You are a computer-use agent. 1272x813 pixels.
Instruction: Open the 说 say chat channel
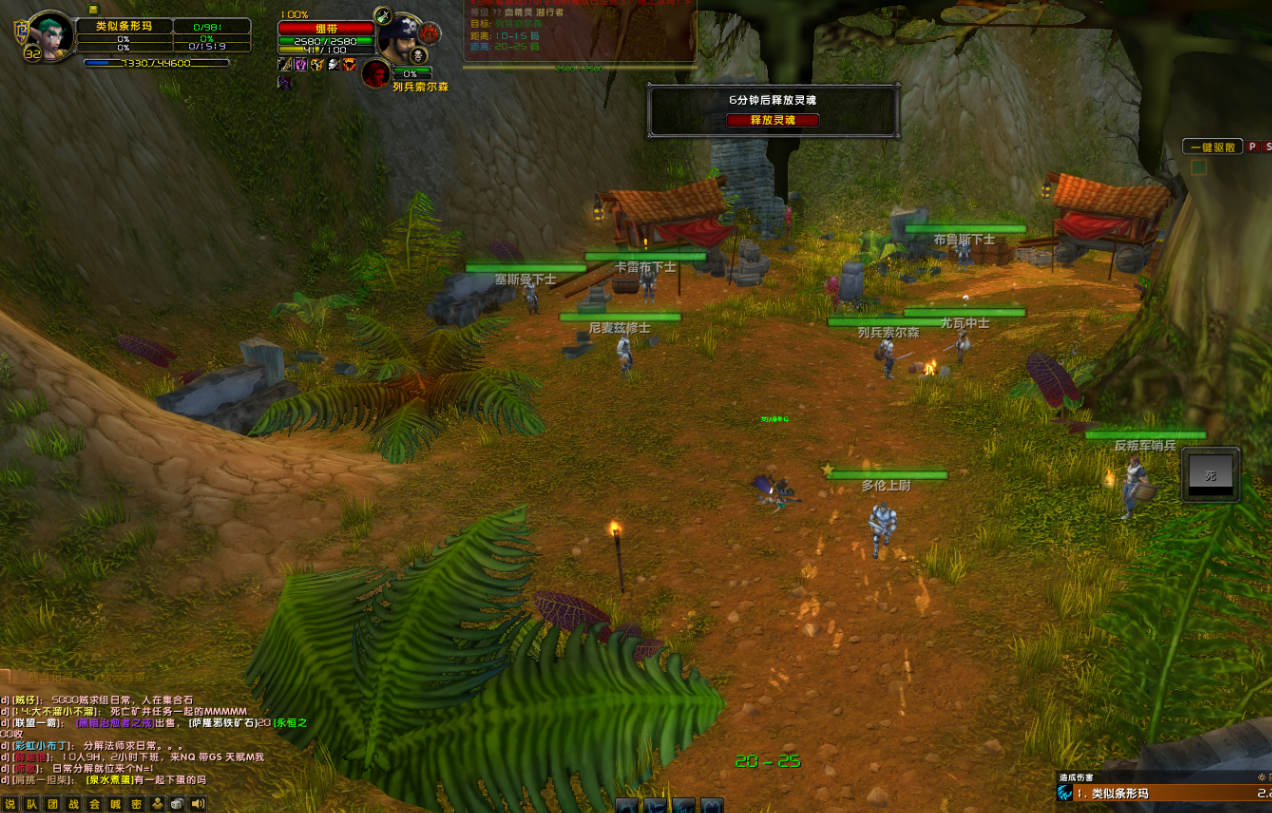[10, 803]
